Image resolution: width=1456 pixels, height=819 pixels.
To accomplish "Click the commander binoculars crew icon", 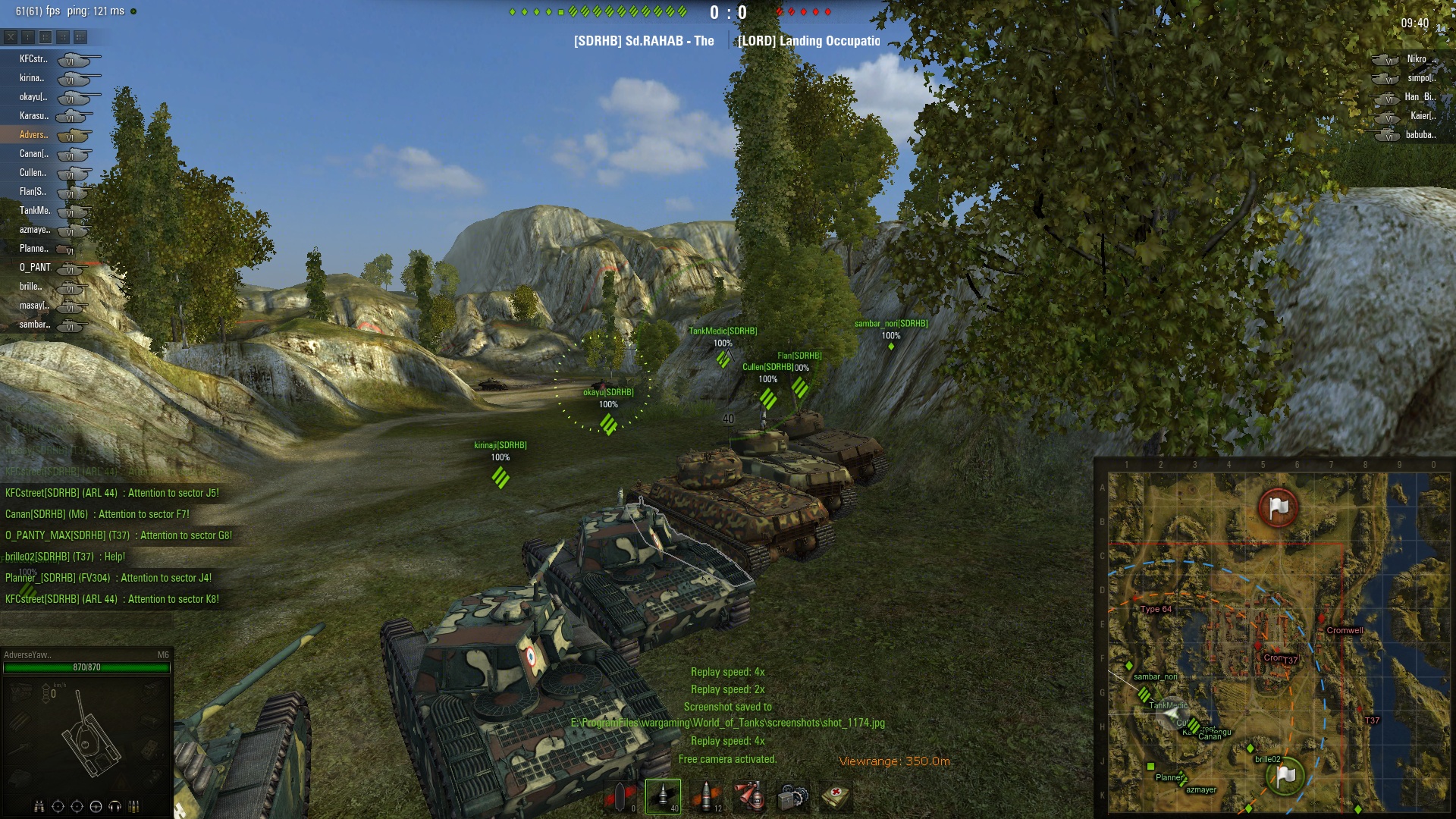I will tap(39, 806).
